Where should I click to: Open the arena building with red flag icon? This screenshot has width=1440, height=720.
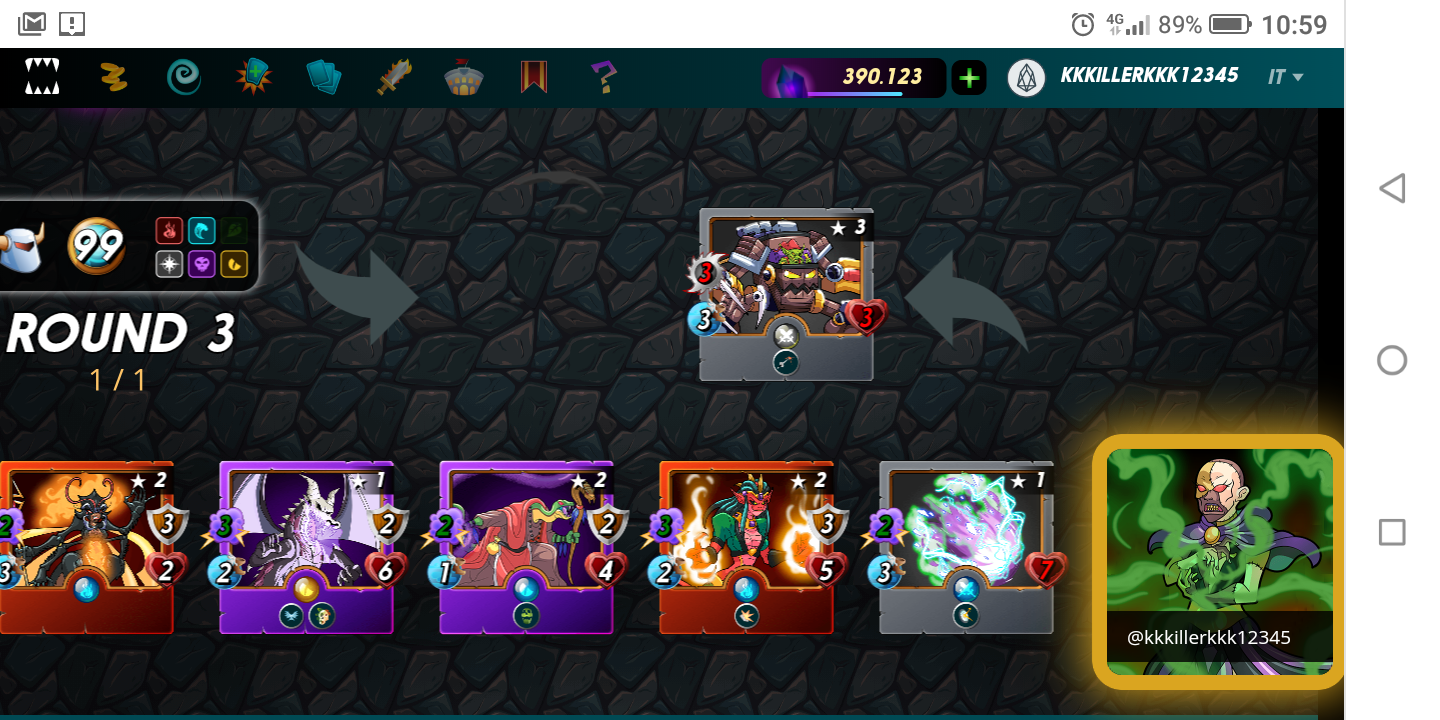tap(464, 77)
